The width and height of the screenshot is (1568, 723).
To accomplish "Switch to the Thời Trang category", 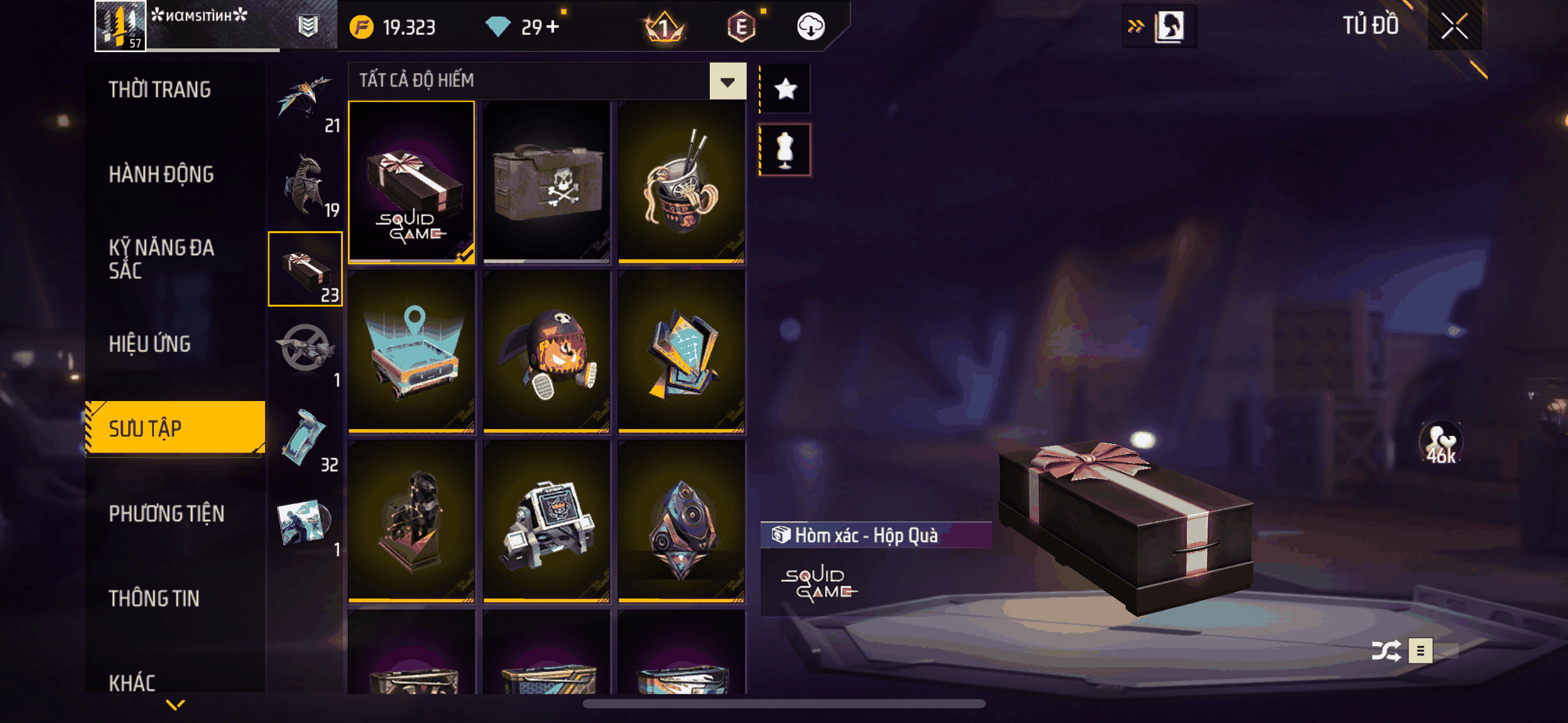I will (x=159, y=90).
